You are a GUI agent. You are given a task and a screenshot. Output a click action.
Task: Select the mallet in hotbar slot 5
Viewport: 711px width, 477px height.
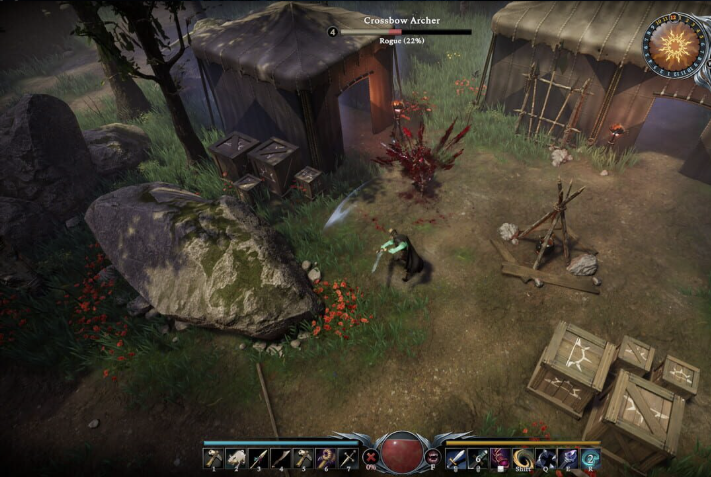(x=302, y=458)
